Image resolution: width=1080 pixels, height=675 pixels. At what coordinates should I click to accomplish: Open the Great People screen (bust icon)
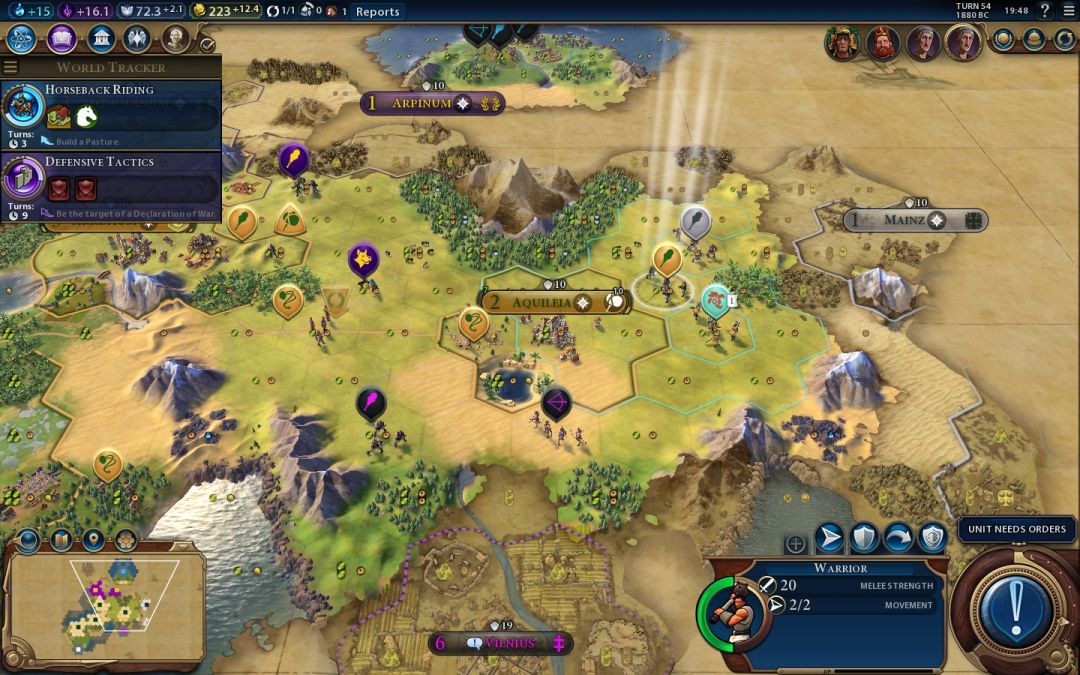[x=176, y=40]
